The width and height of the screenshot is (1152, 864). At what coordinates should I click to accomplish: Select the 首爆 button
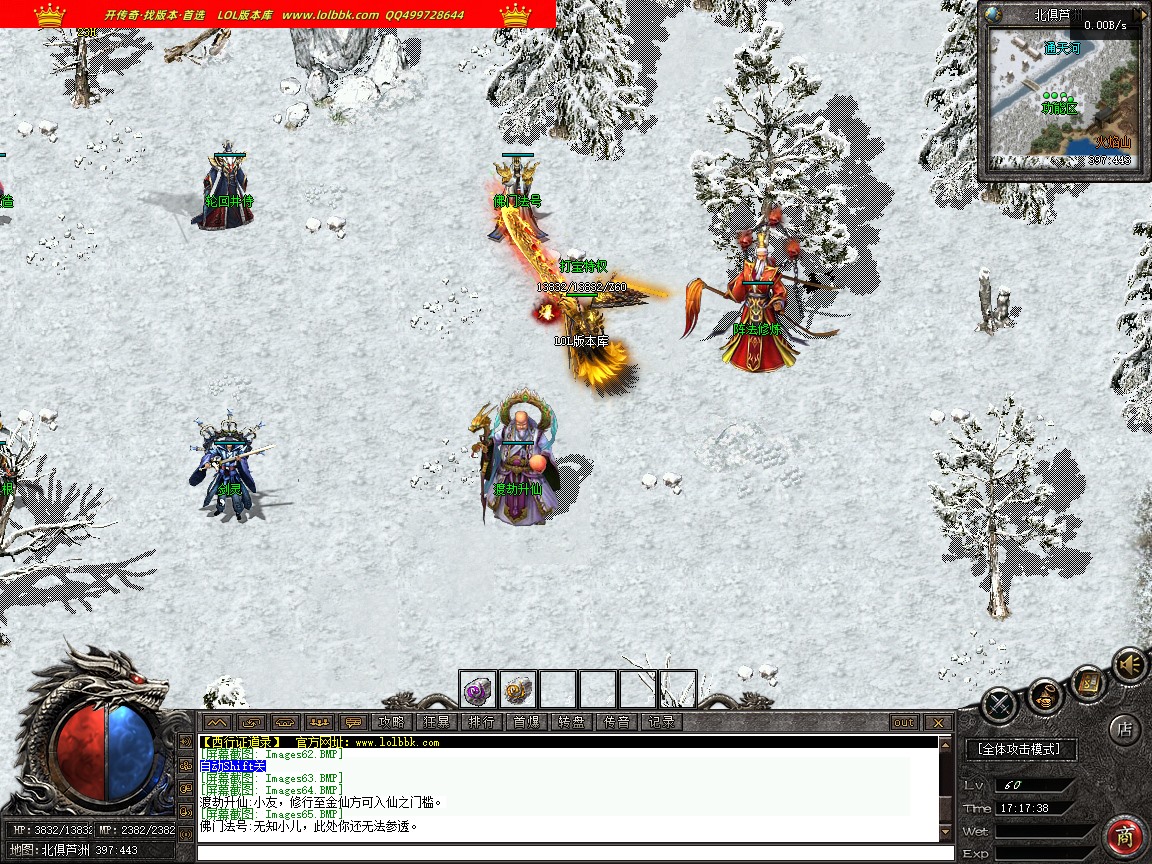(x=526, y=722)
